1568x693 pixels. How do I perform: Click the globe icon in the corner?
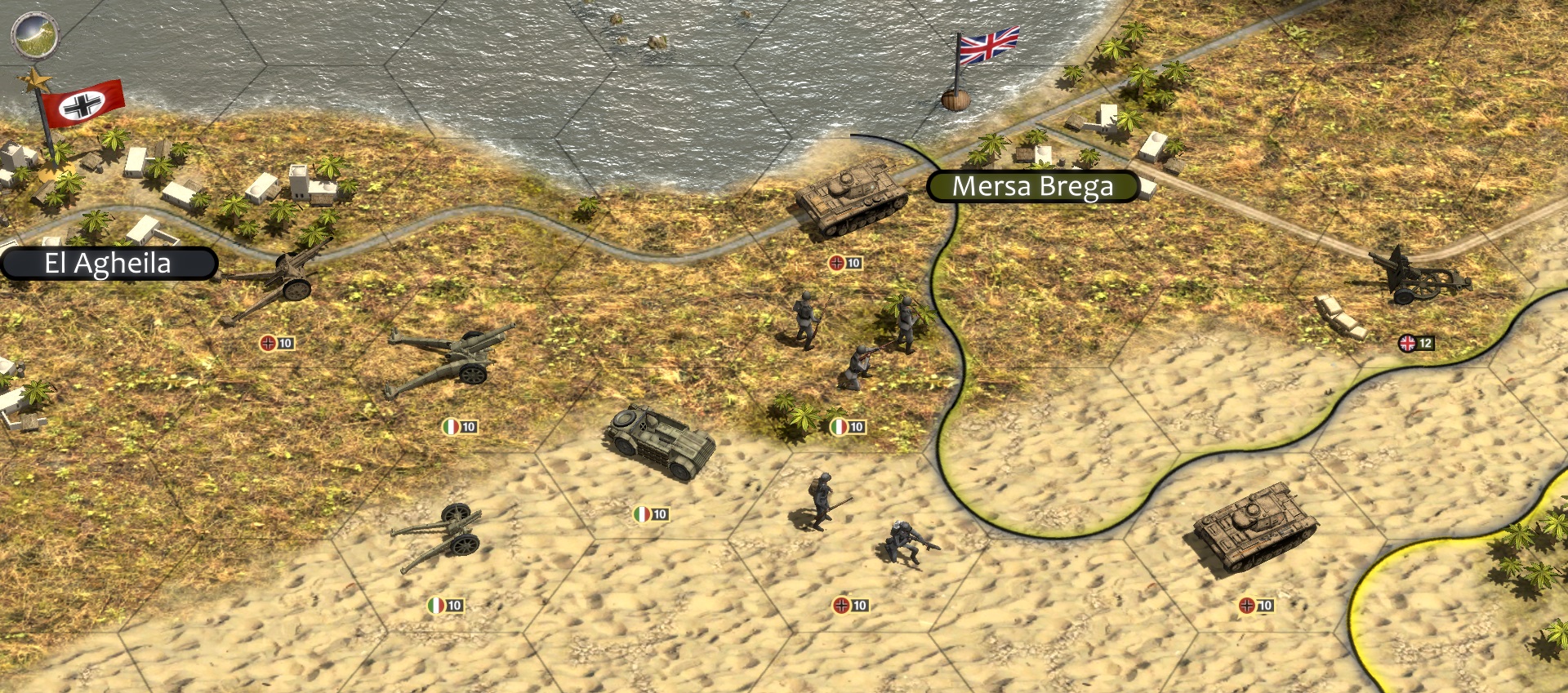tap(34, 34)
